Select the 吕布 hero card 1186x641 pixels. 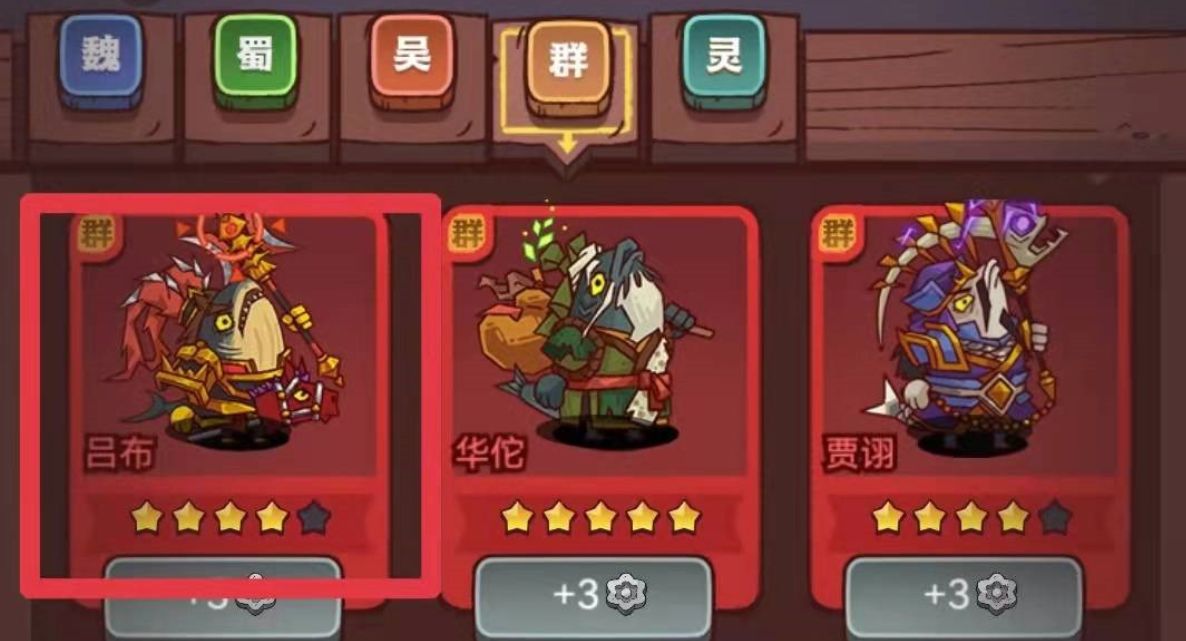click(228, 350)
